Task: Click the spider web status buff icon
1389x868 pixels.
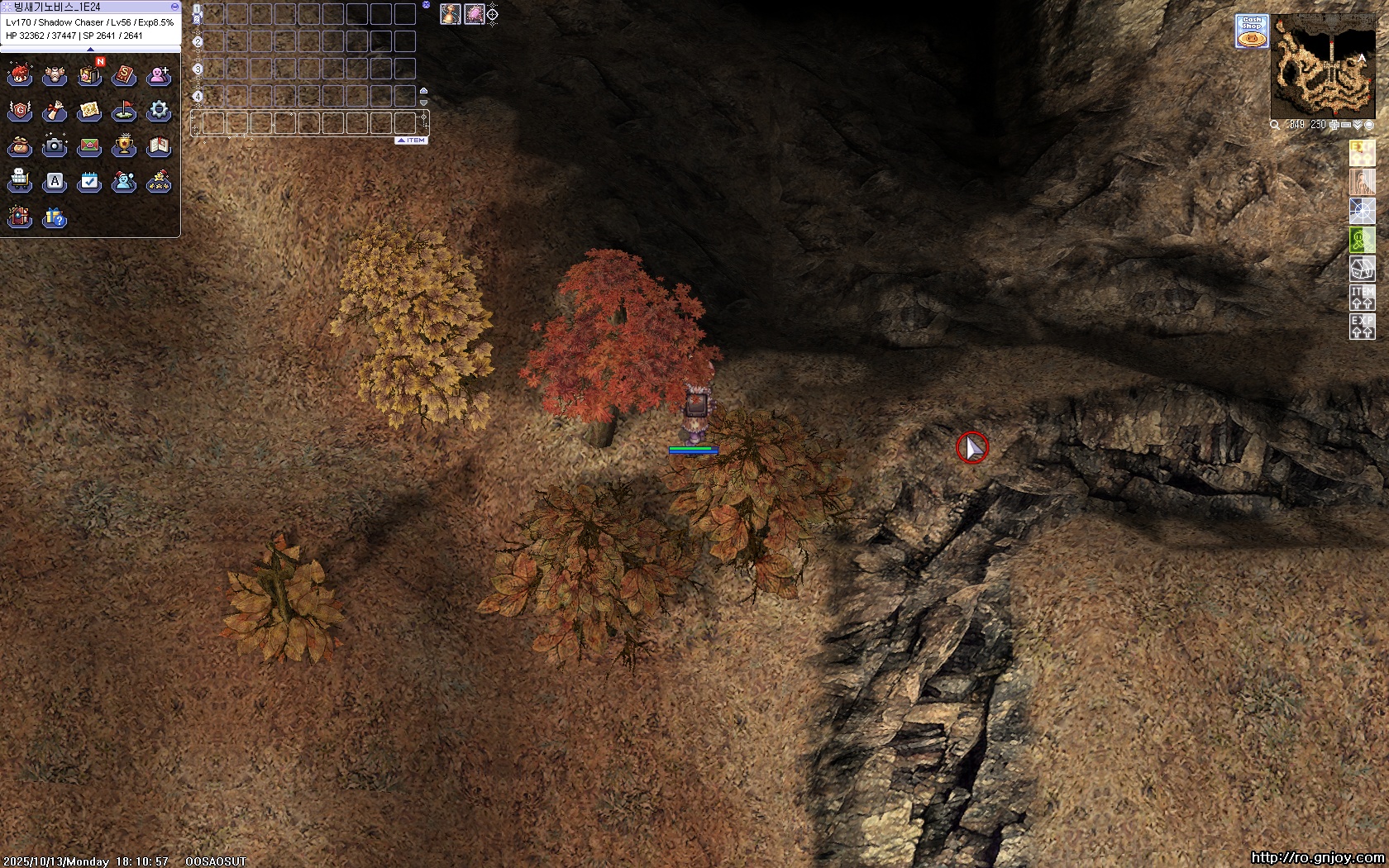Action: (x=1362, y=211)
